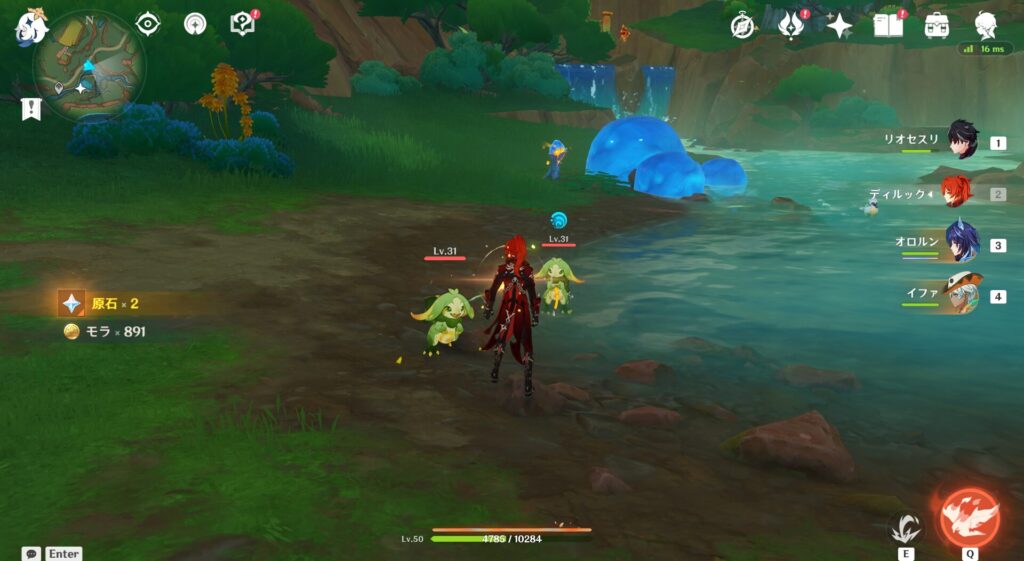Select active character ディルック in party list

957,193
